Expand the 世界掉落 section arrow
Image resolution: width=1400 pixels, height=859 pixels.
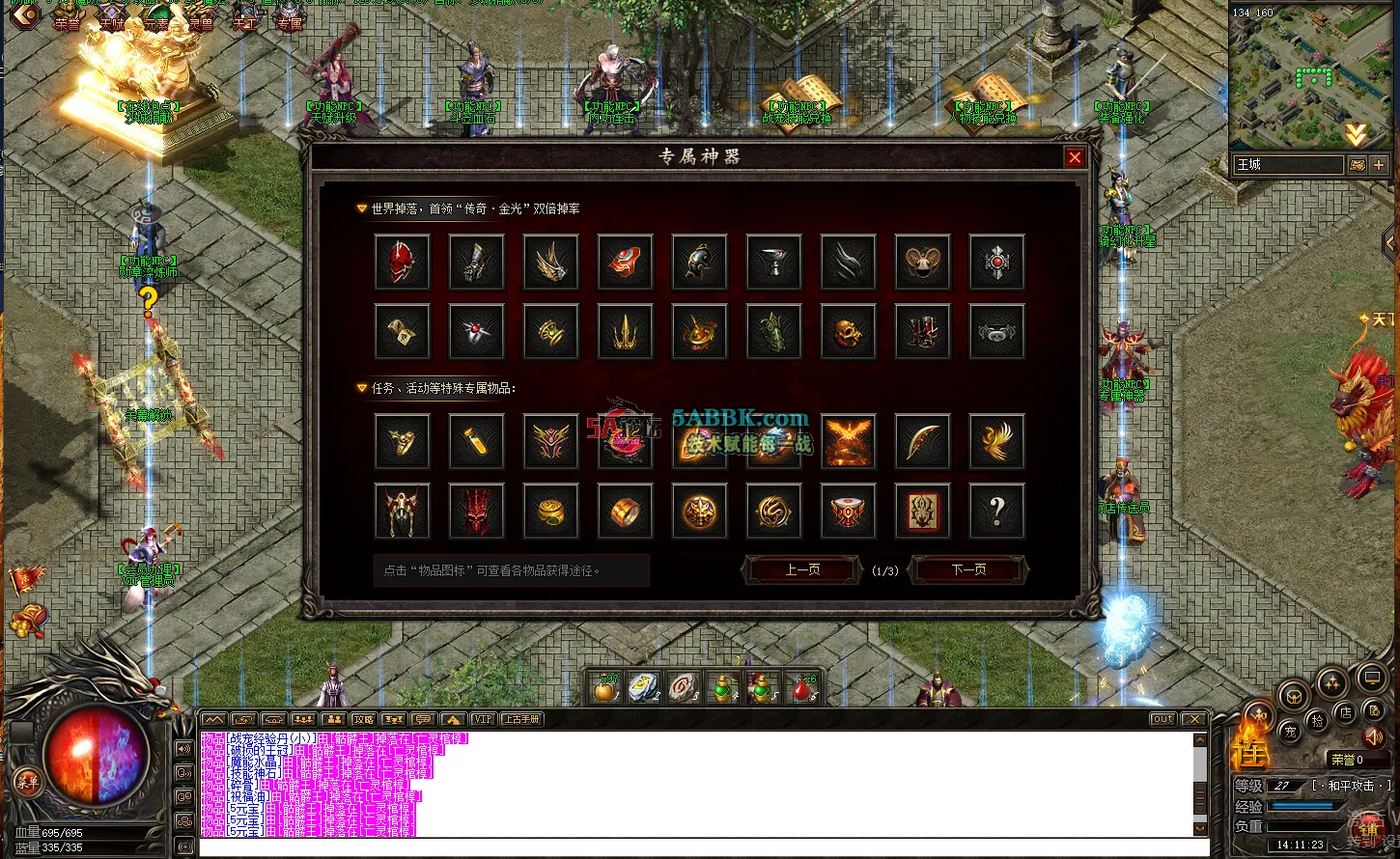[x=359, y=208]
